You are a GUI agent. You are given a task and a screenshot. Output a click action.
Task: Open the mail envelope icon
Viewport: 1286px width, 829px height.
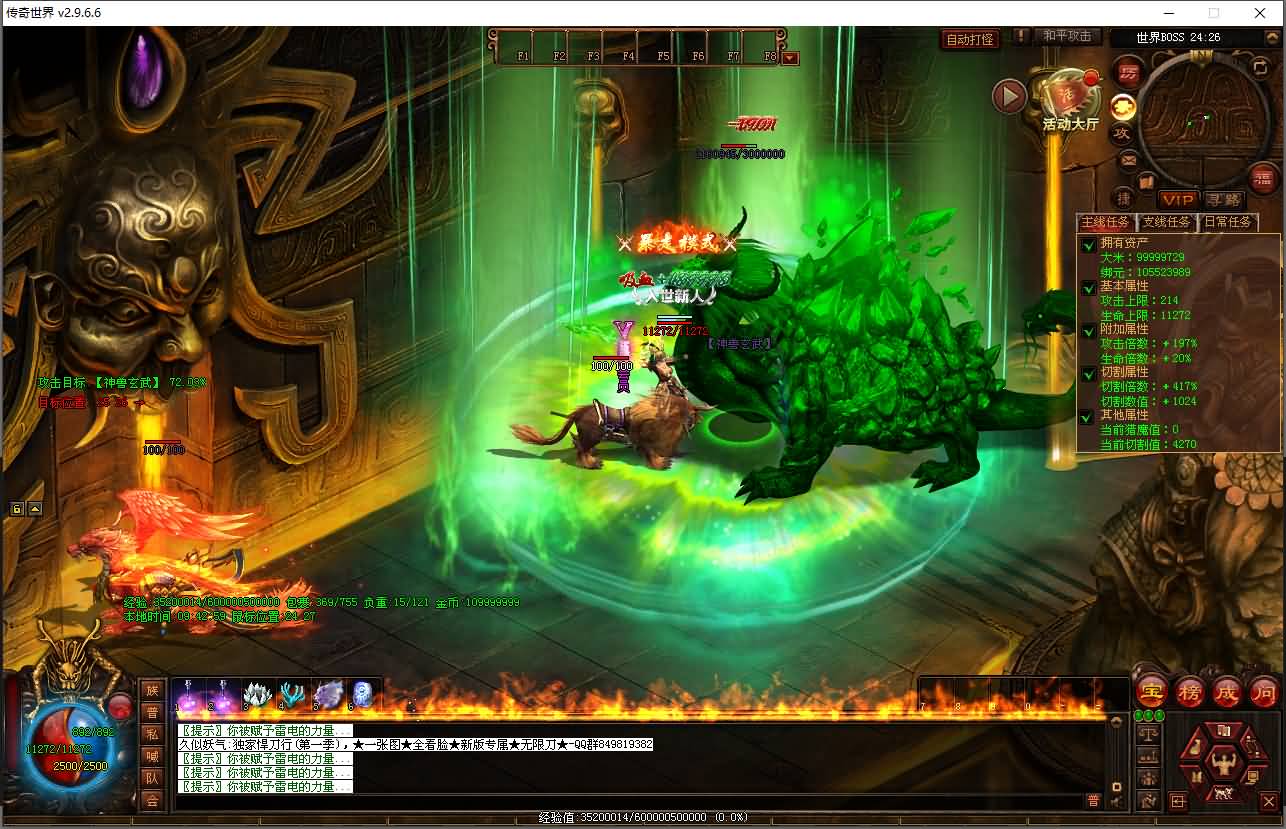pyautogui.click(x=1128, y=159)
